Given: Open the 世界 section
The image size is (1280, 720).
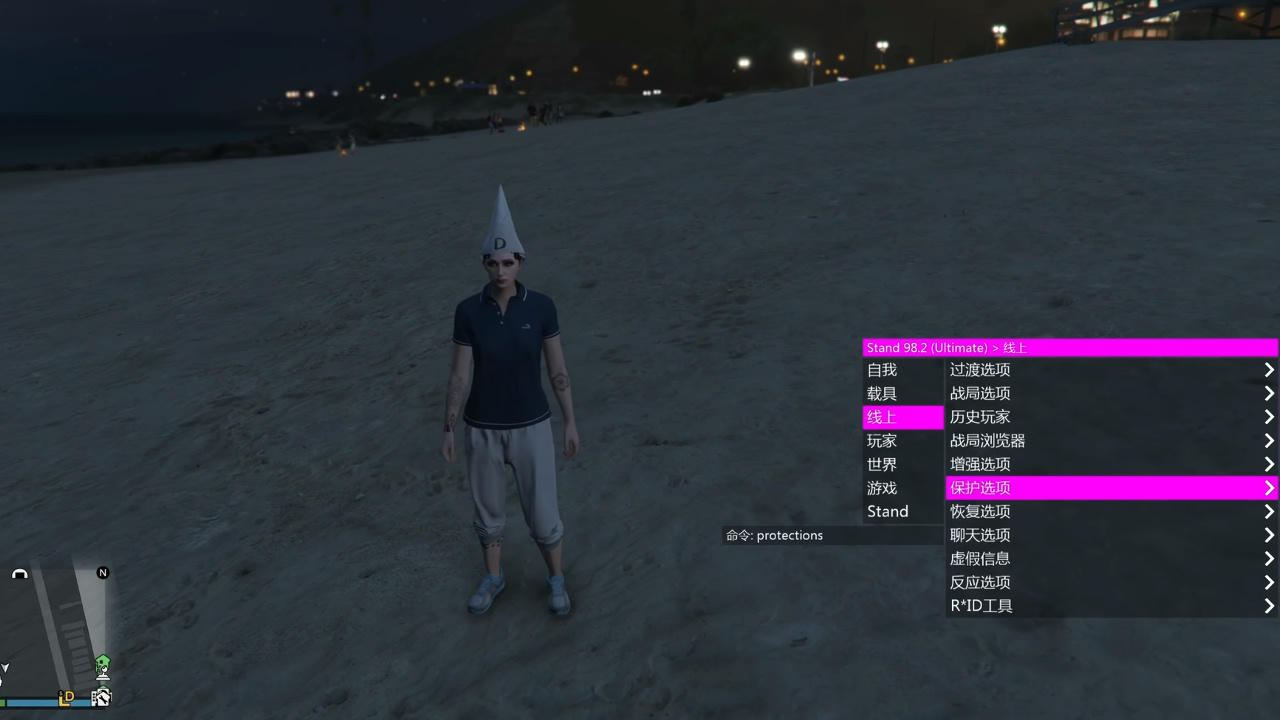Looking at the screenshot, I should point(881,464).
